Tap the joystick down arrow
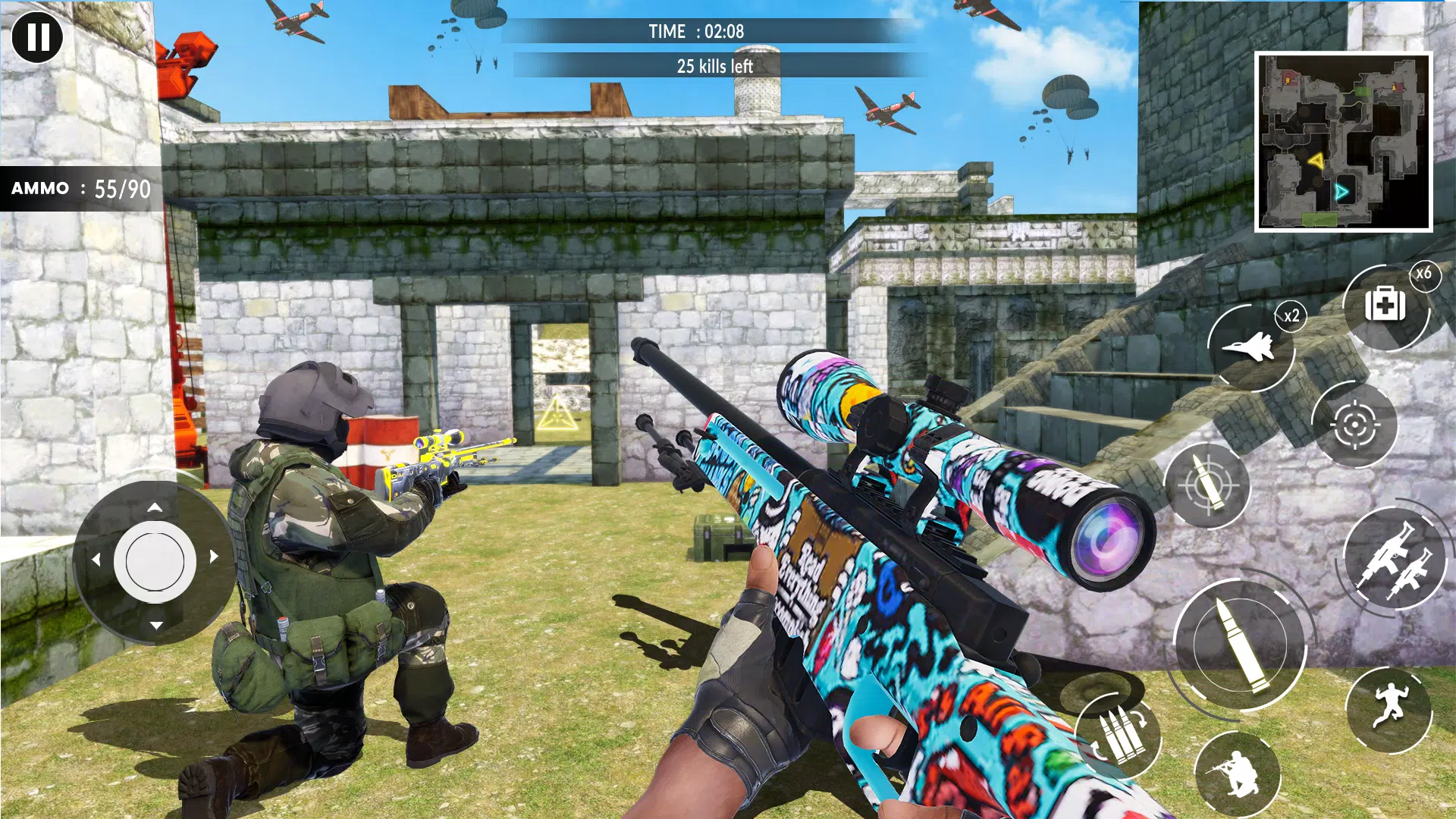This screenshot has width=1456, height=819. 156,625
